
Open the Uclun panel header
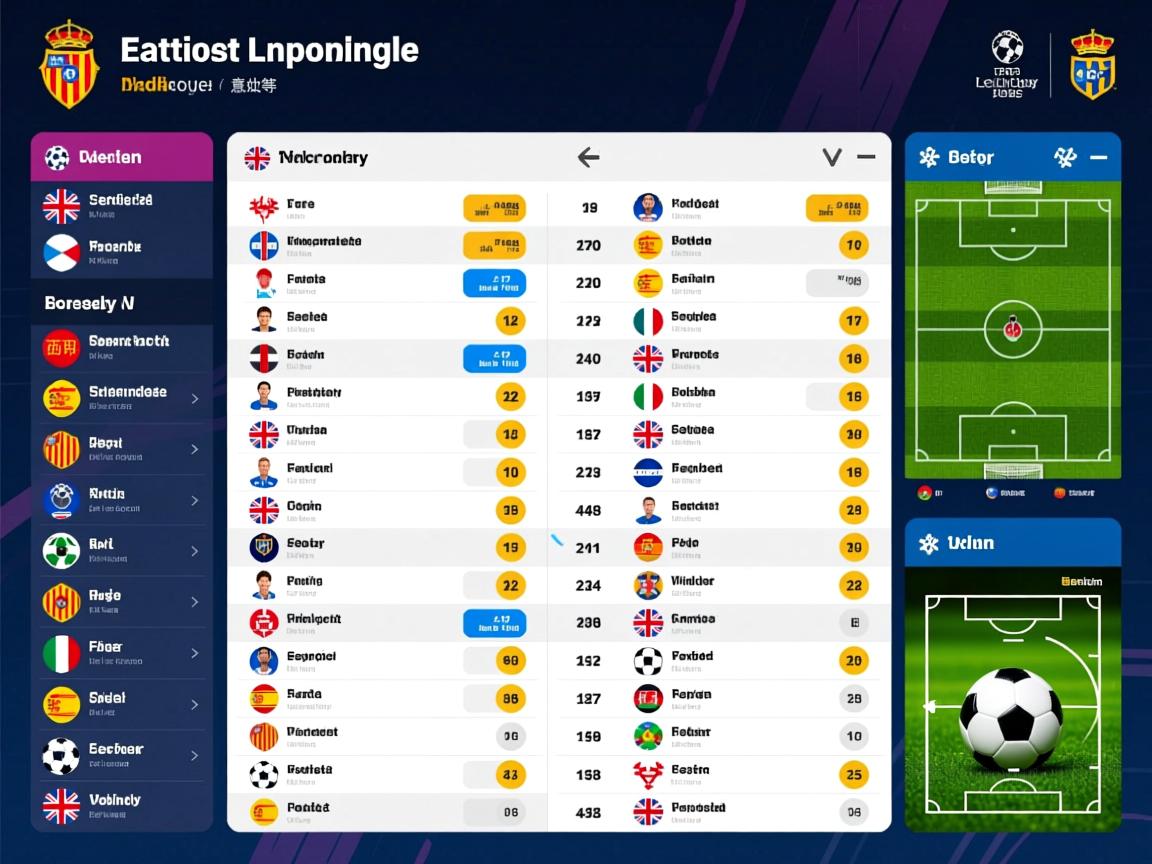(1012, 543)
